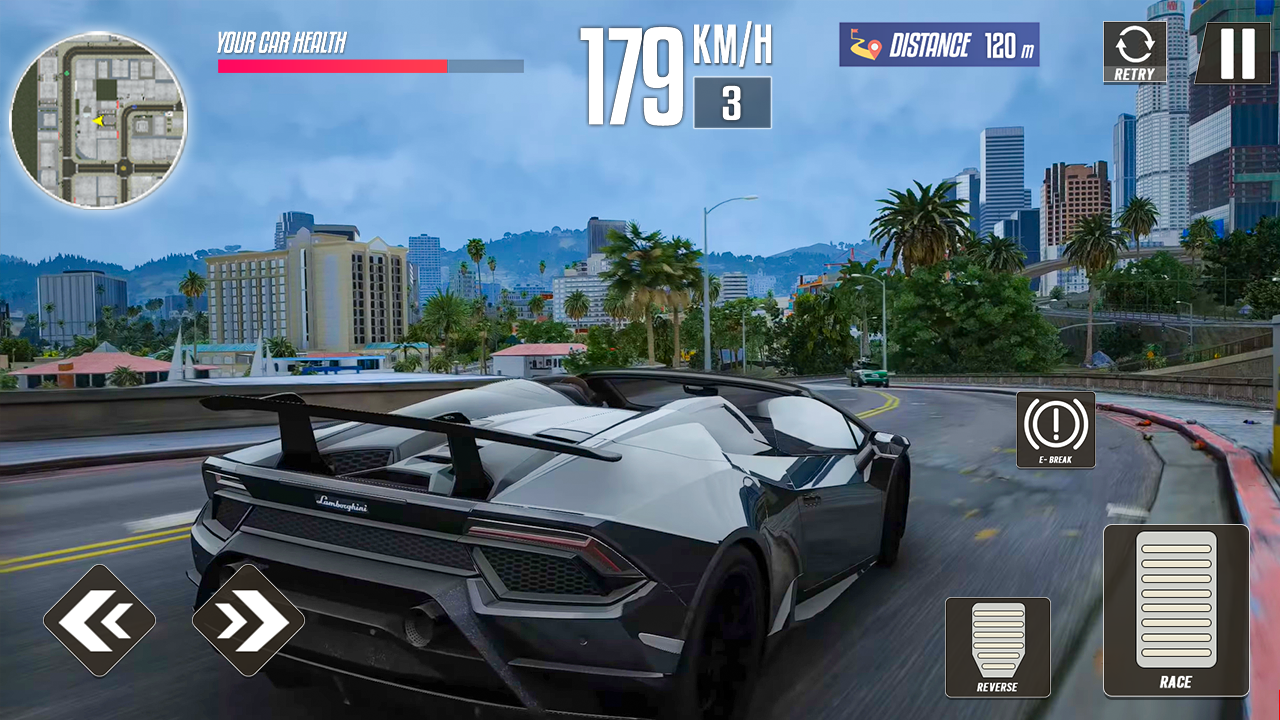Steer right with the right arrow icon
This screenshot has height=720, width=1280.
tap(250, 619)
